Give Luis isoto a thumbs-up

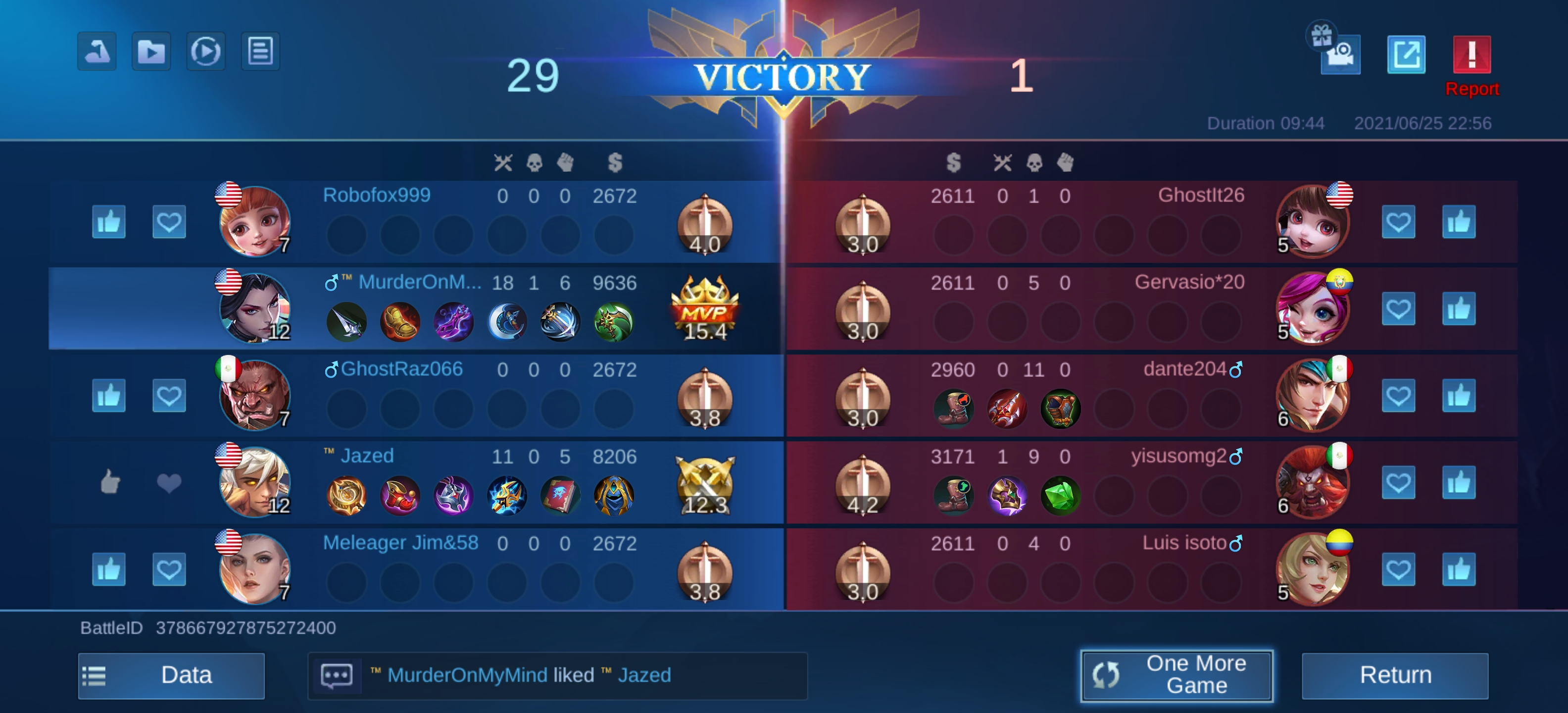(x=1459, y=569)
